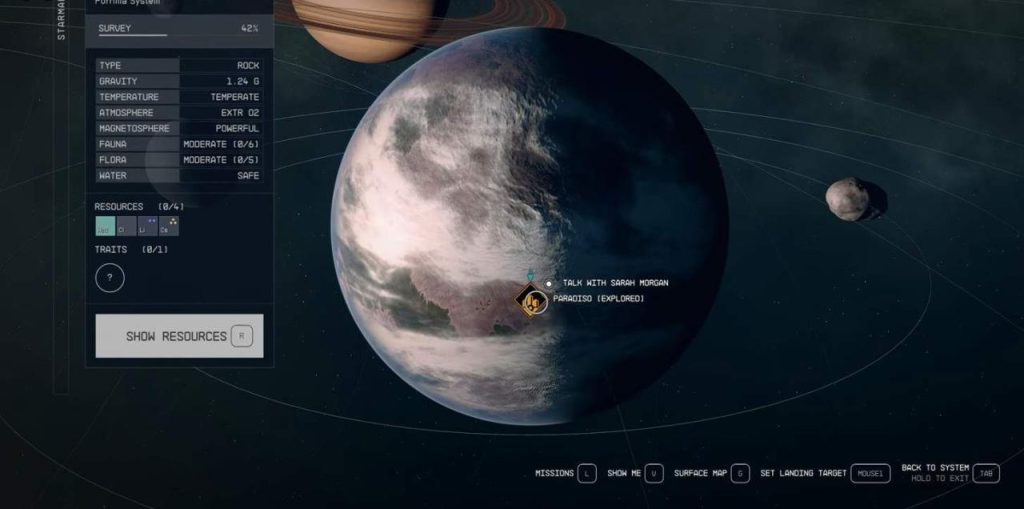Inspect the unknown trait question mark
Screen dimensions: 1024x509
tap(110, 277)
